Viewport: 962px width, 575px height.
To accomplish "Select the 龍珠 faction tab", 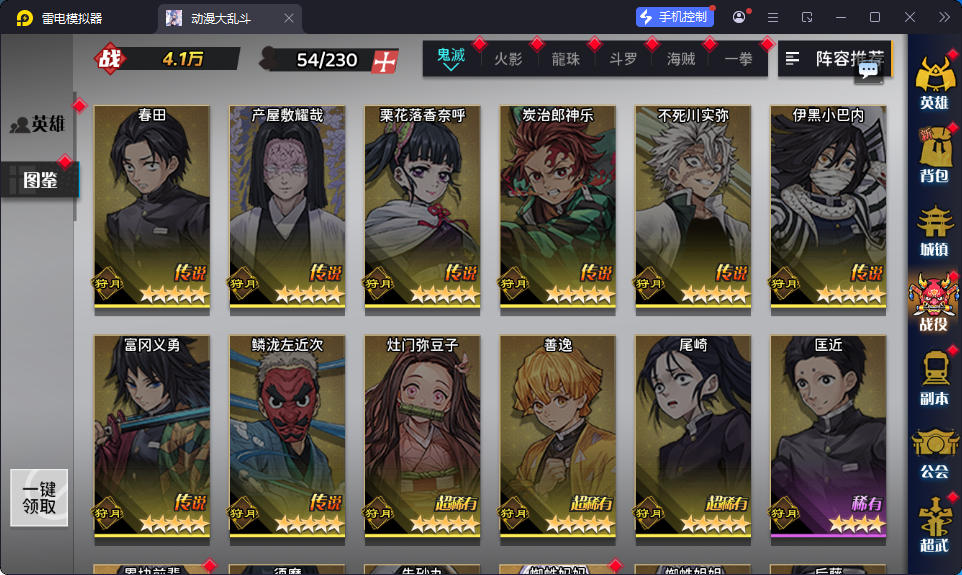I will point(566,59).
